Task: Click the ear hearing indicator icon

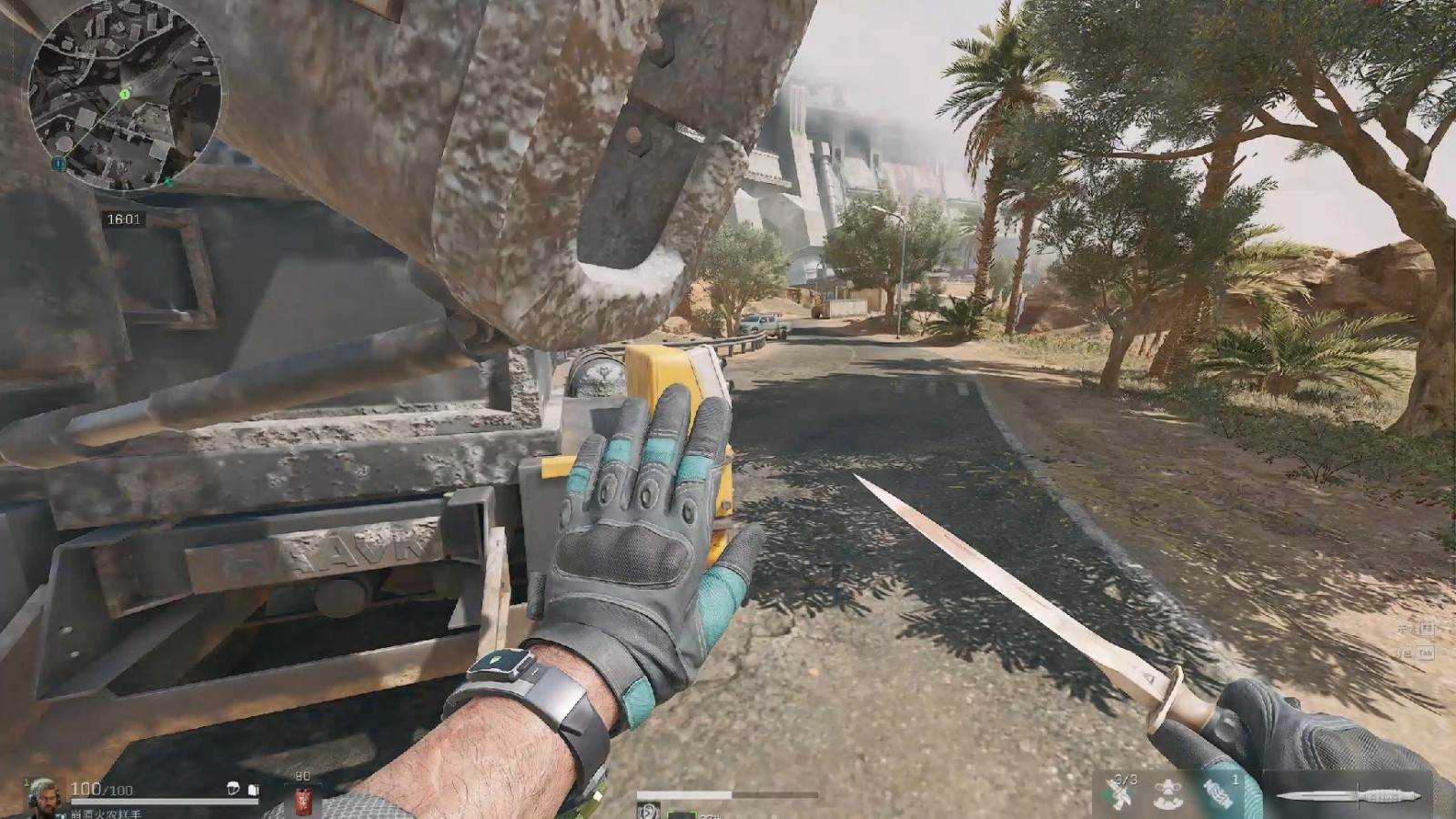Action: point(648,810)
